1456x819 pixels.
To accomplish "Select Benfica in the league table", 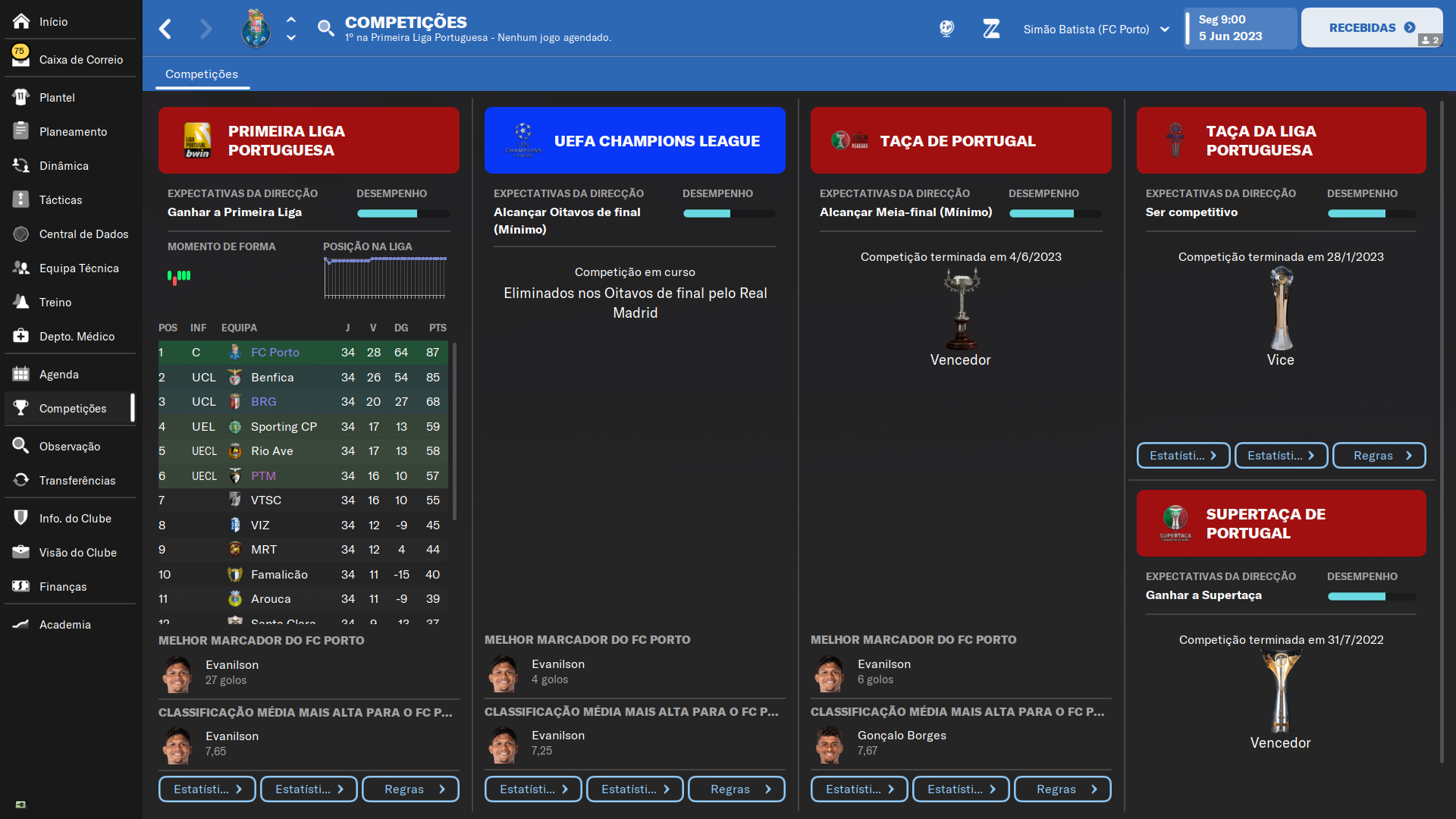I will coord(272,378).
